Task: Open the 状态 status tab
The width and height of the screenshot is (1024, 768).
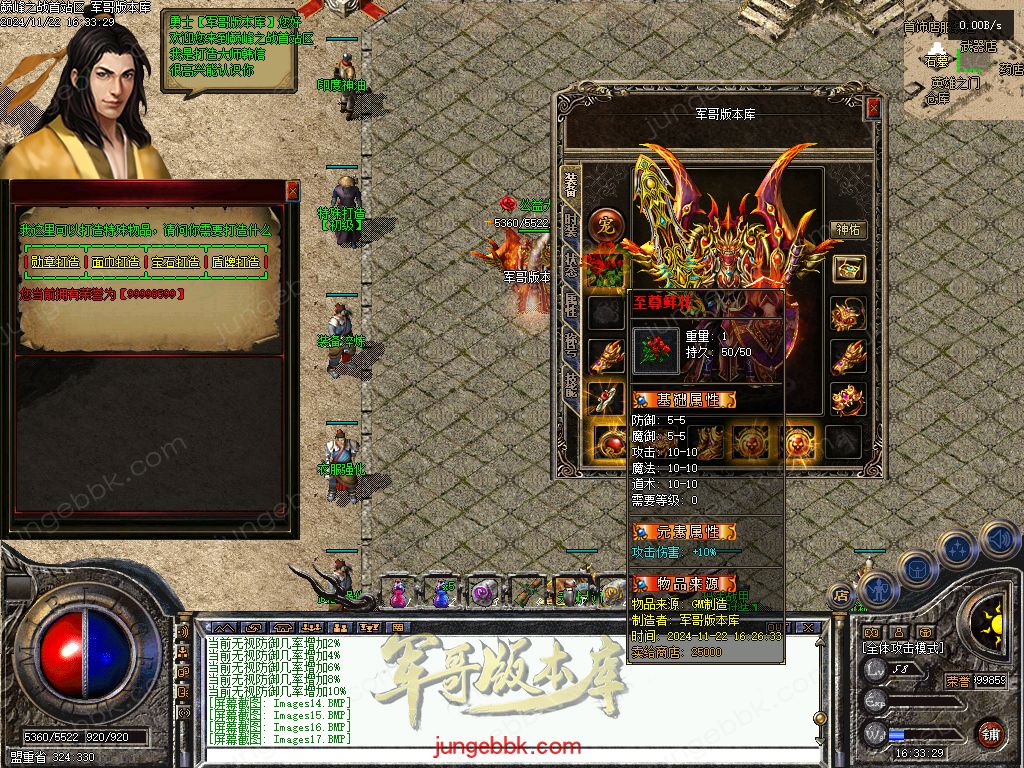Action: 571,265
